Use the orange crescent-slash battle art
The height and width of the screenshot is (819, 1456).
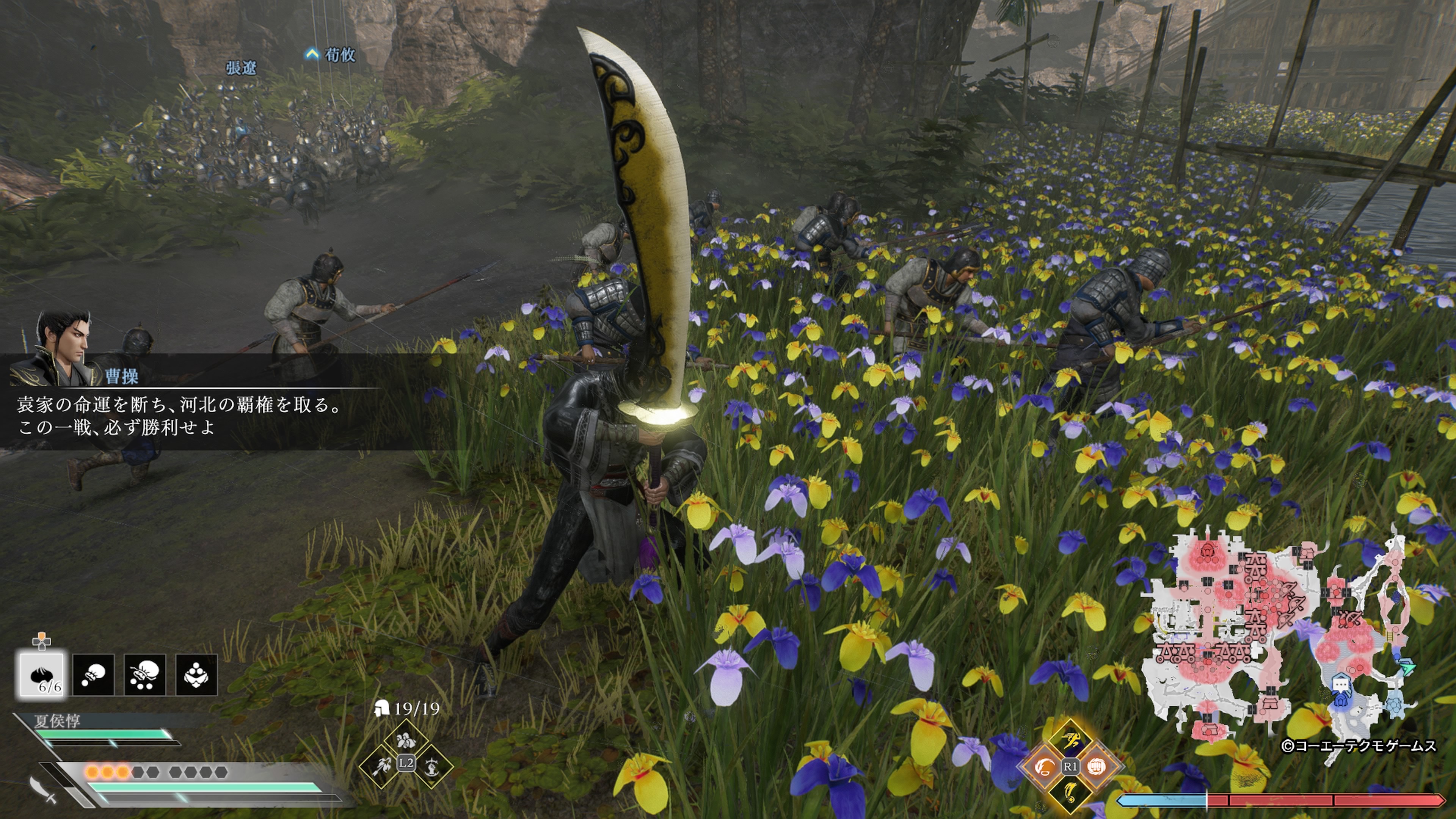pyautogui.click(x=1044, y=766)
